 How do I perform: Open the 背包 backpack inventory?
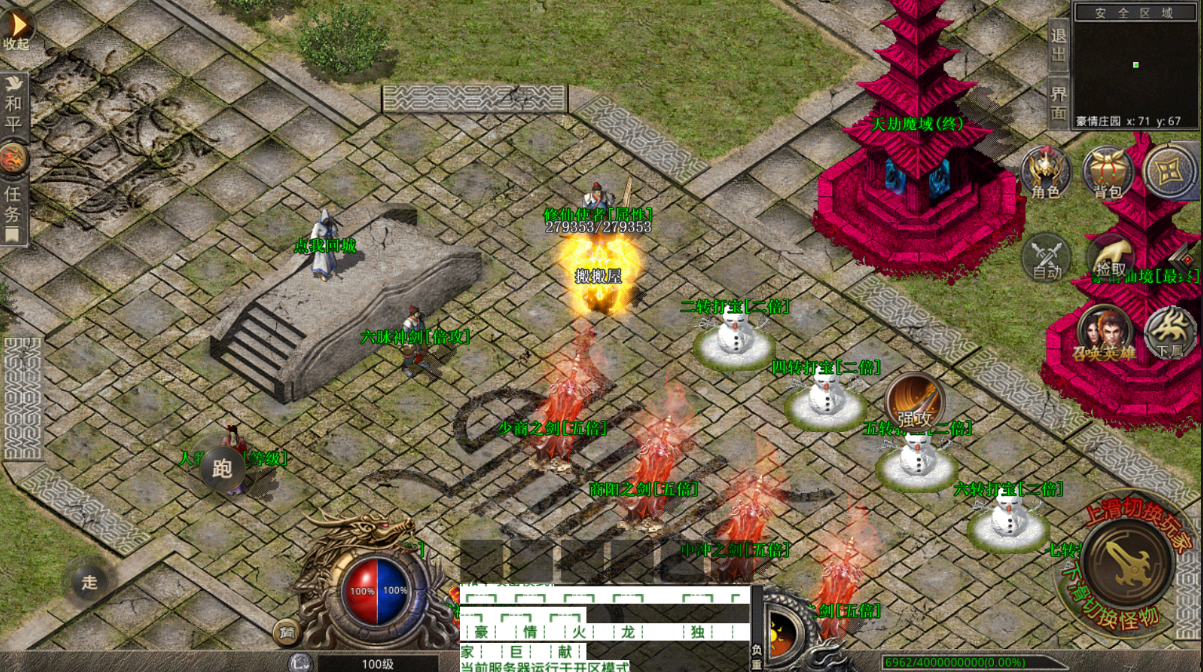[x=1107, y=172]
